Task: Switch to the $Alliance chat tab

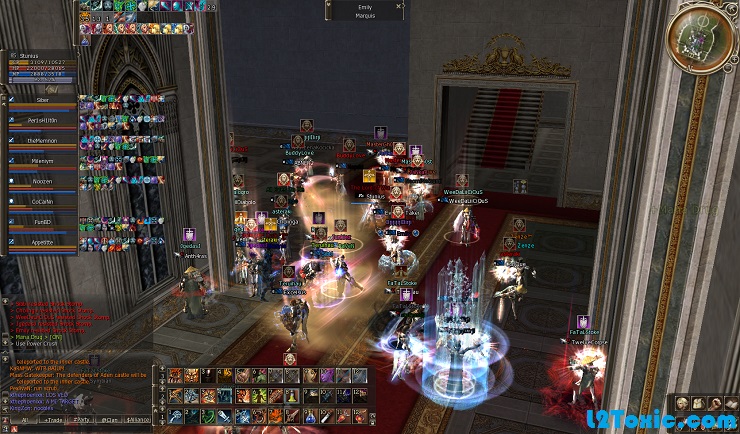Action: click(x=140, y=419)
